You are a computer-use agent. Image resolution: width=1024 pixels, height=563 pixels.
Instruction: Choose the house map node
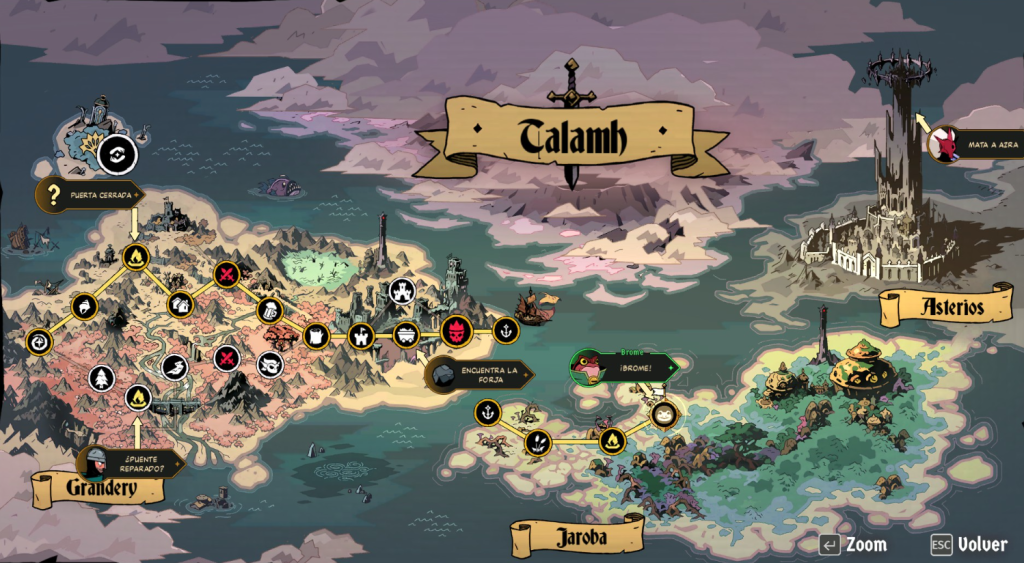[x=180, y=304]
